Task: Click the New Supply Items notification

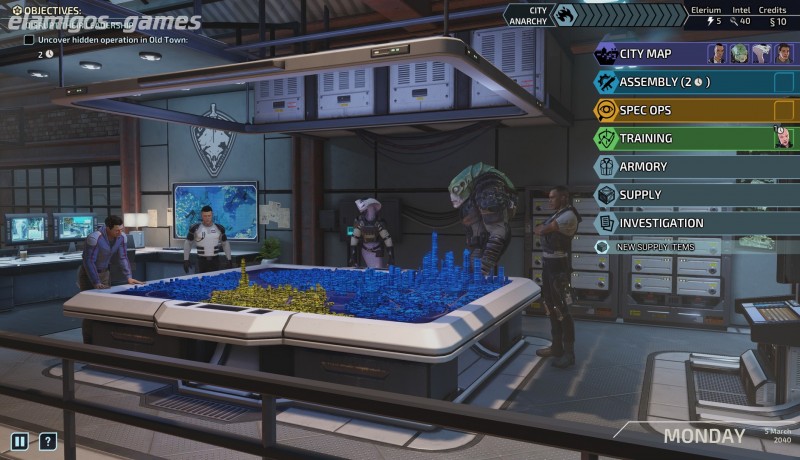Action: (x=654, y=247)
